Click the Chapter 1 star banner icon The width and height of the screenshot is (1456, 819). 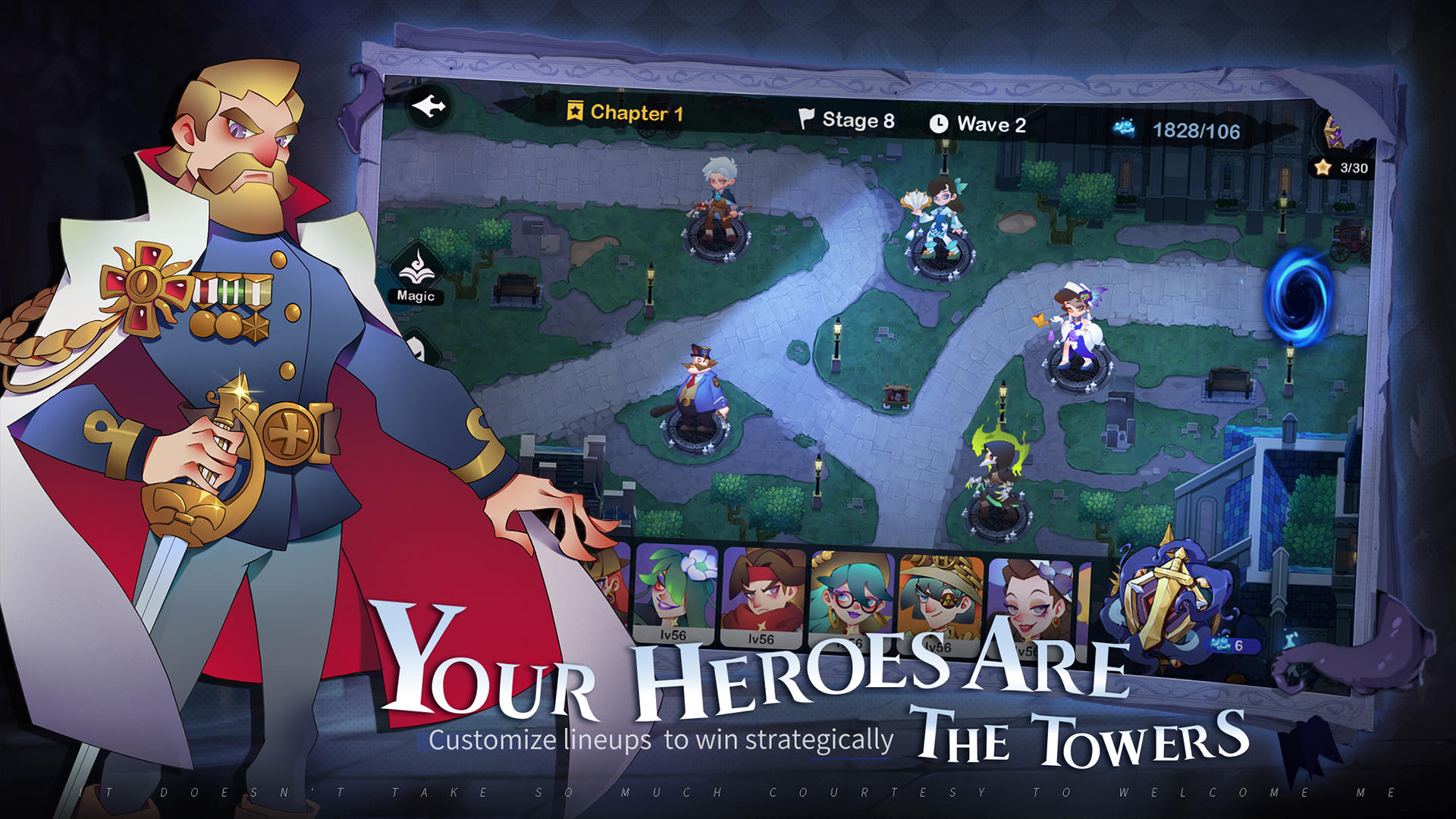click(576, 110)
